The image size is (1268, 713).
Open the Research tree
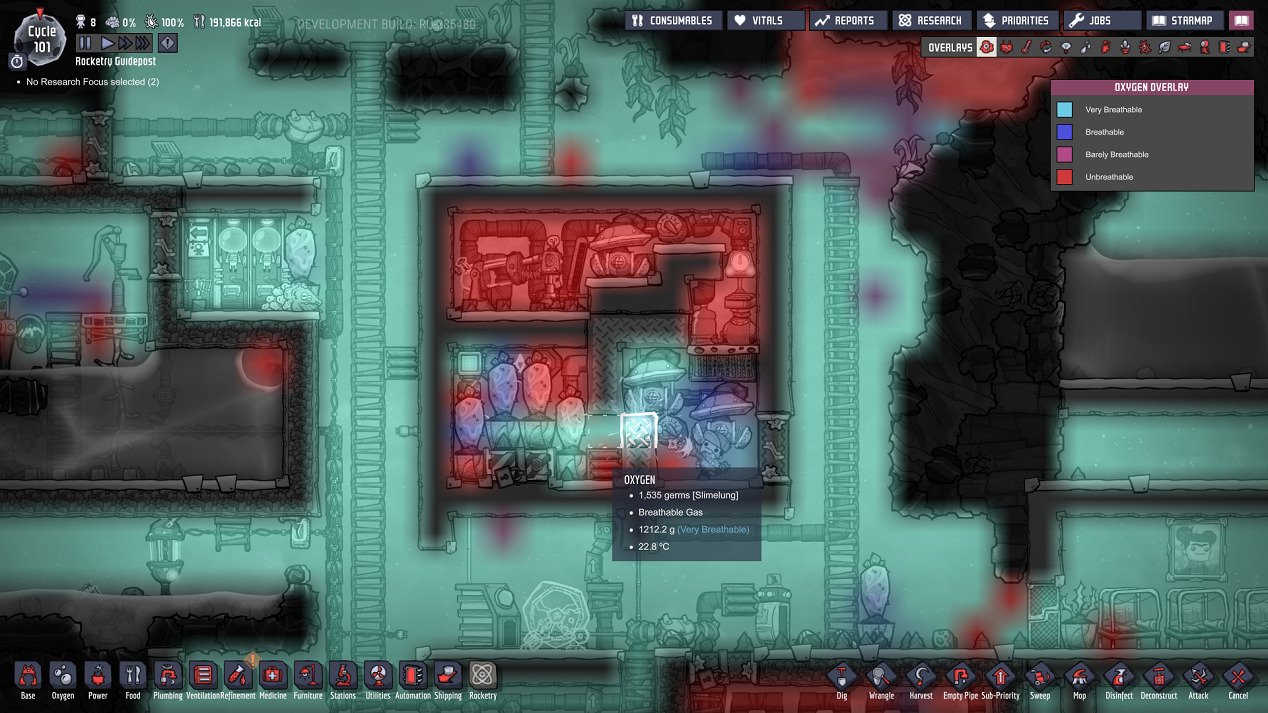click(931, 20)
